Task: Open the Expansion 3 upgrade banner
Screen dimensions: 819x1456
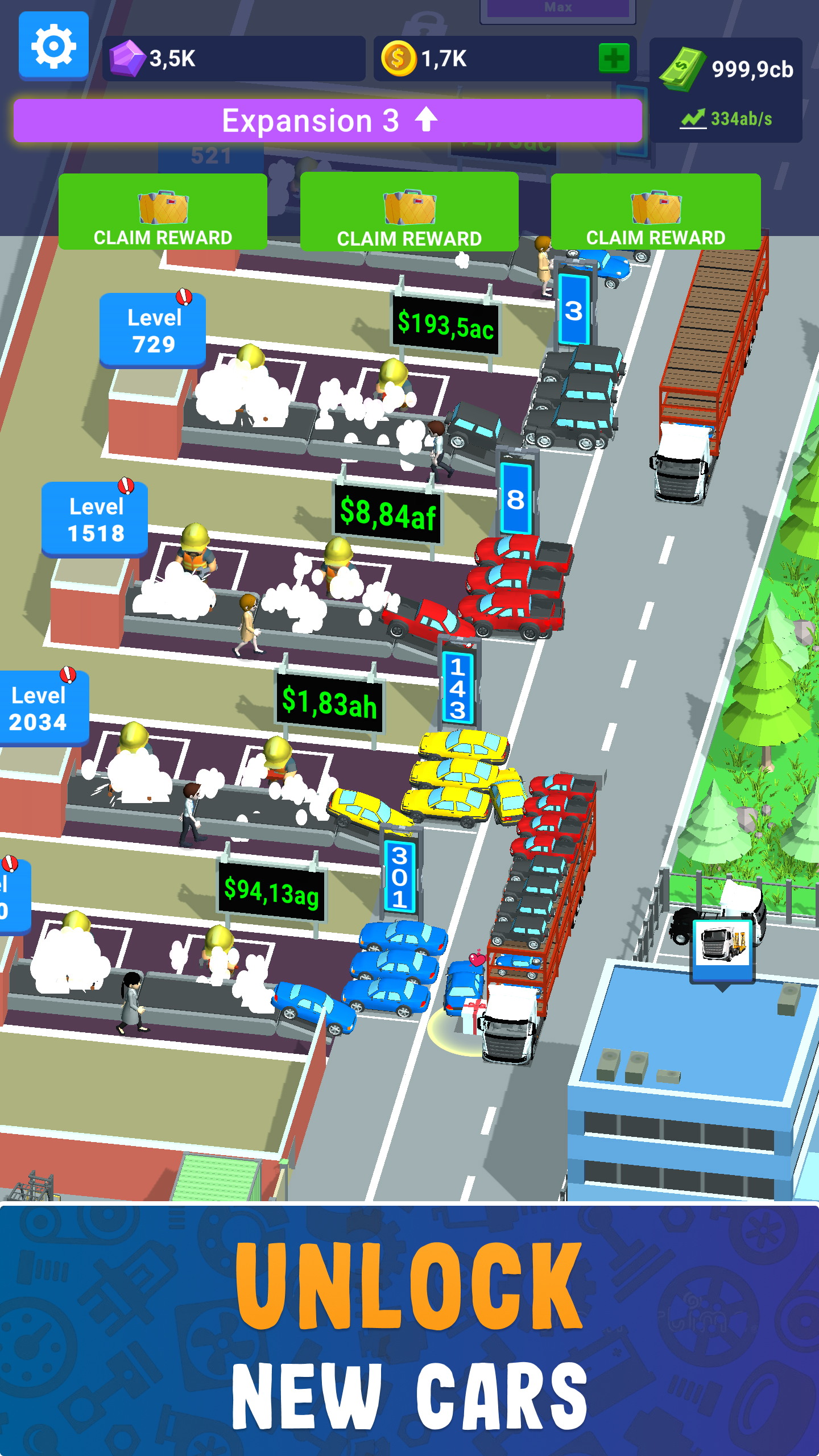Action: [330, 120]
